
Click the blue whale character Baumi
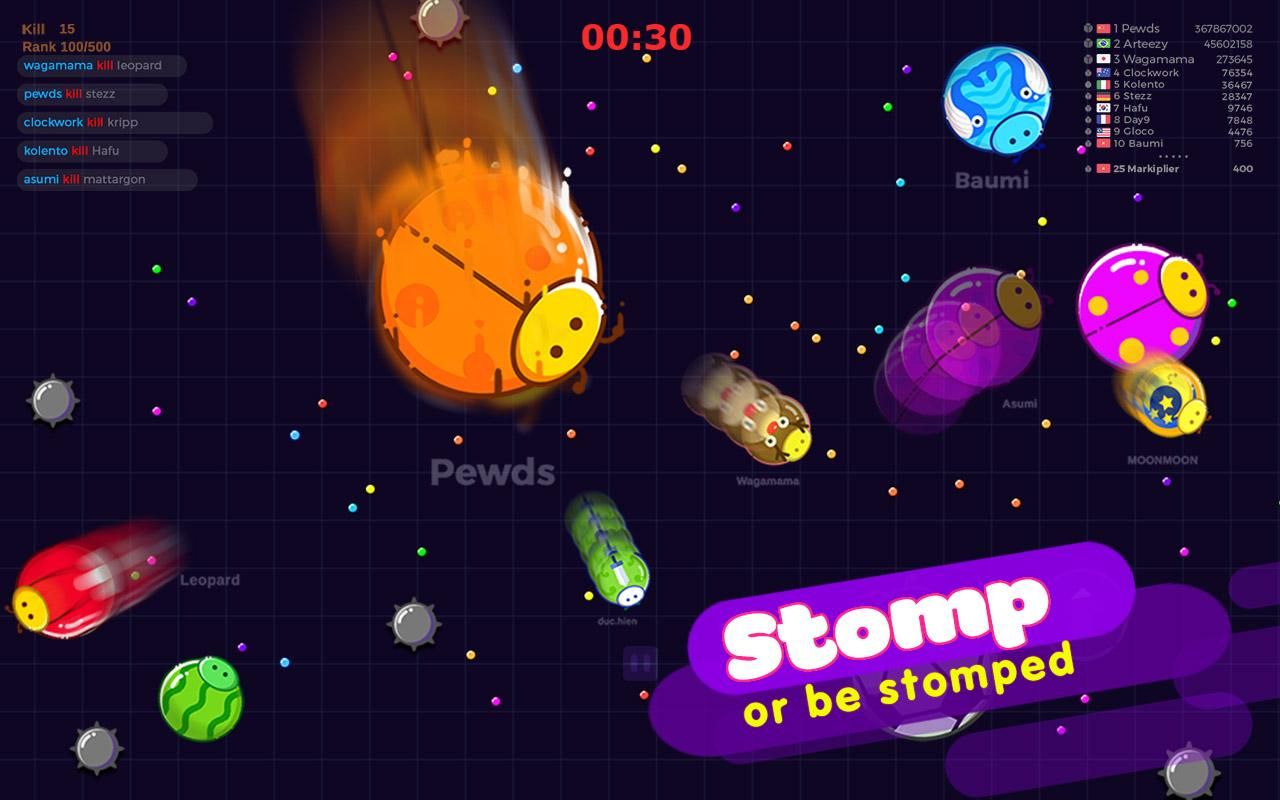click(x=995, y=100)
